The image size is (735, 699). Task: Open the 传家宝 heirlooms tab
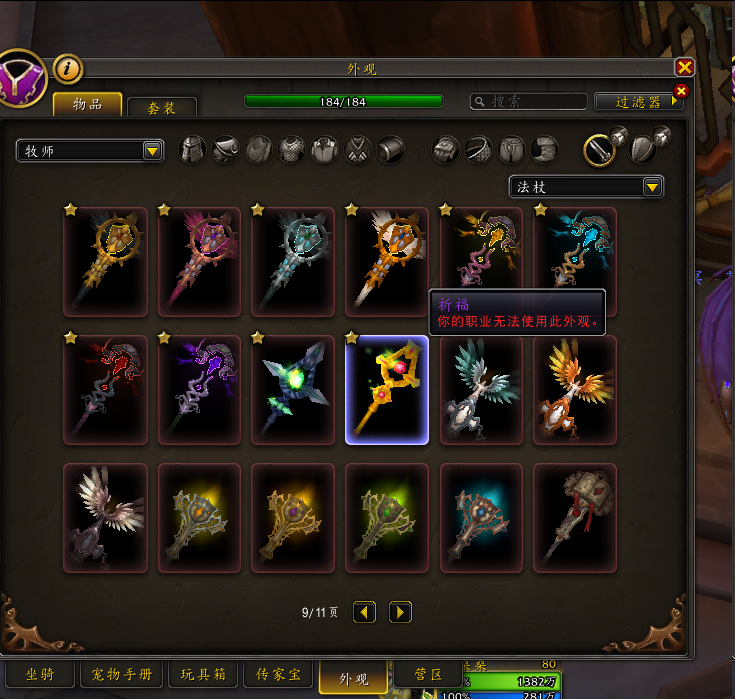click(278, 675)
